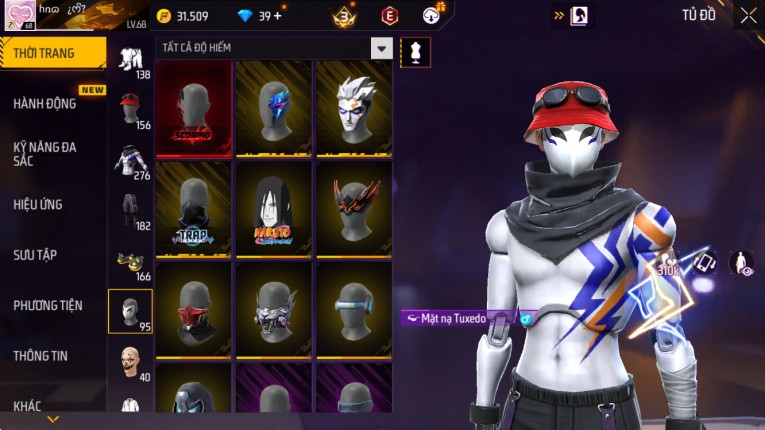Close the vault with the X button
Viewport: 765px width, 430px height.
tap(748, 15)
